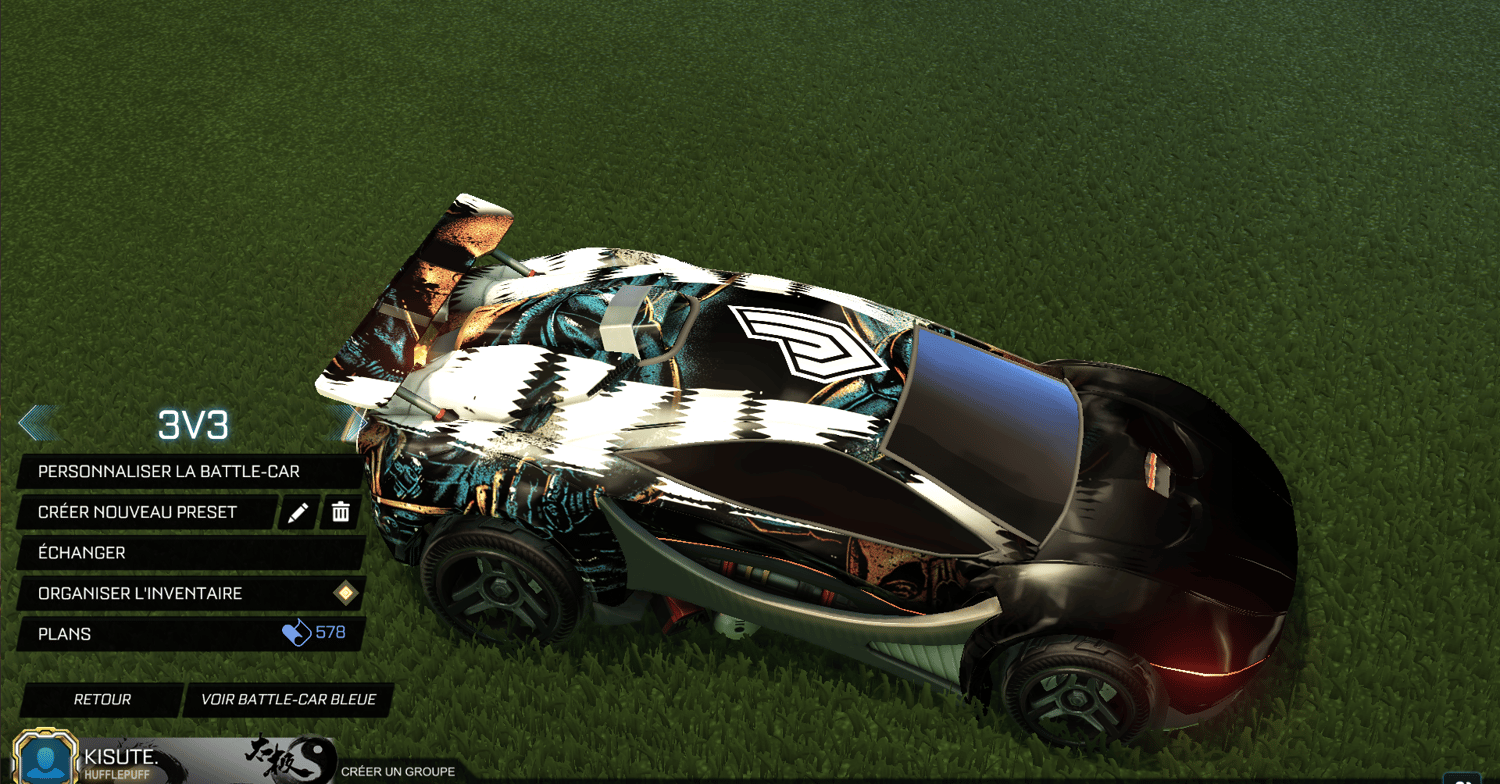Screen dimensions: 1500x784
Task: Open Plans via the blueprint icon
Action: pyautogui.click(x=299, y=633)
